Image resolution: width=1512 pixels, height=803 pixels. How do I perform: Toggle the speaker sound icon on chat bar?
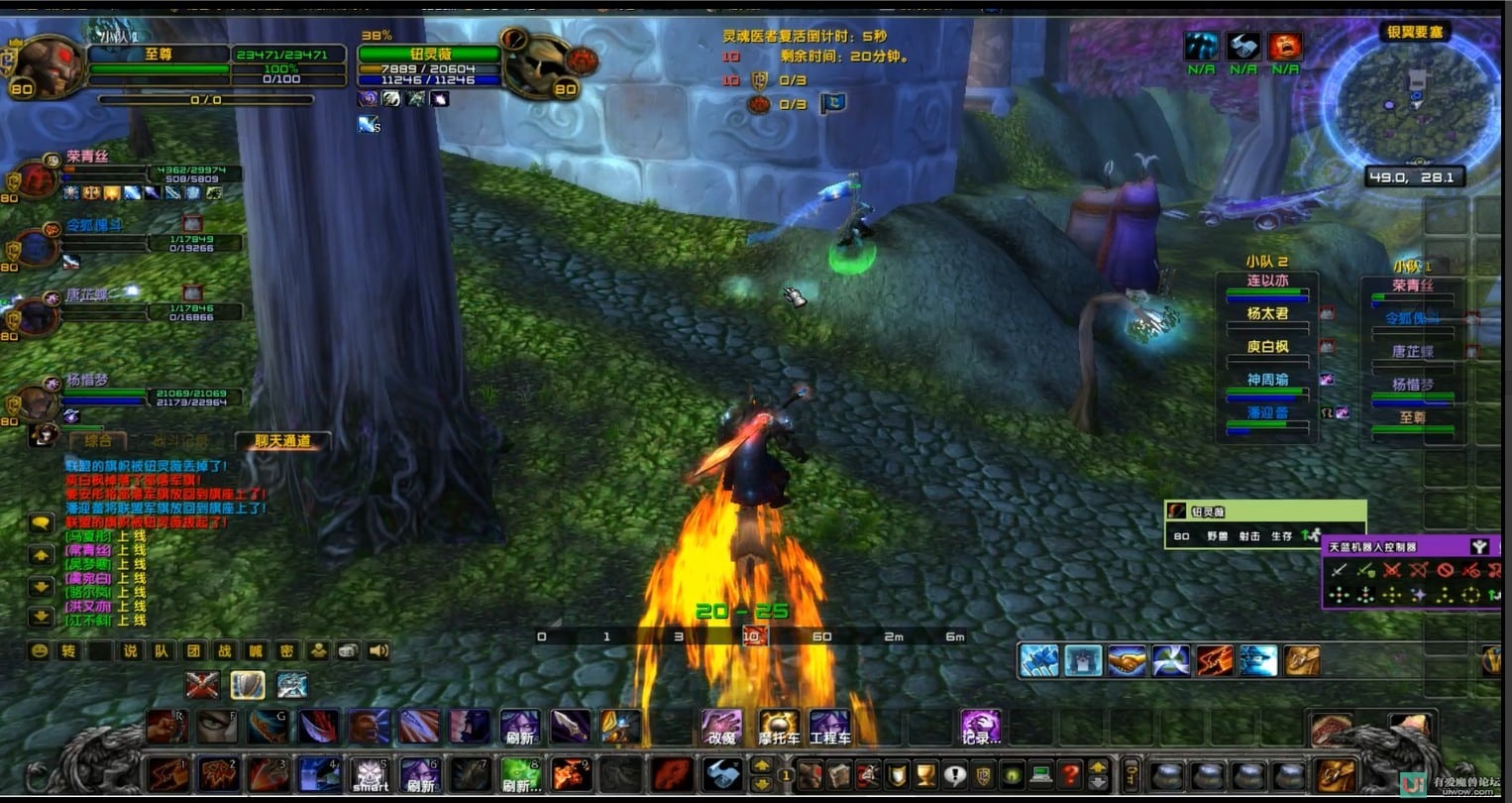pos(378,651)
